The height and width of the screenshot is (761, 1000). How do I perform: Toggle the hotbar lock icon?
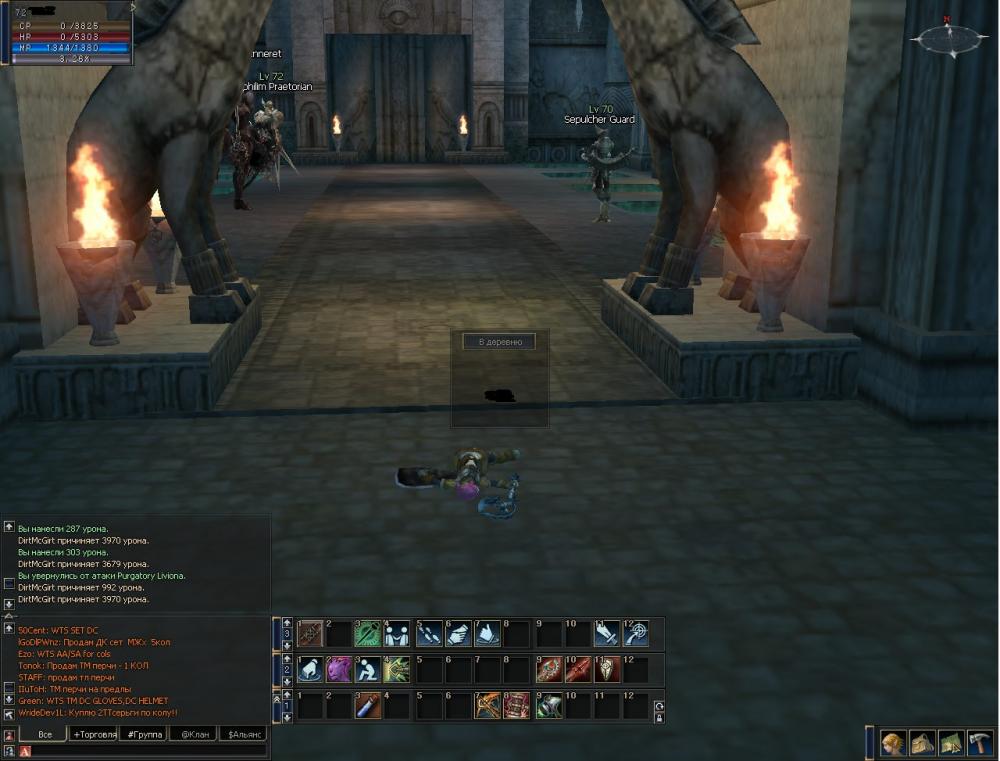tap(659, 717)
